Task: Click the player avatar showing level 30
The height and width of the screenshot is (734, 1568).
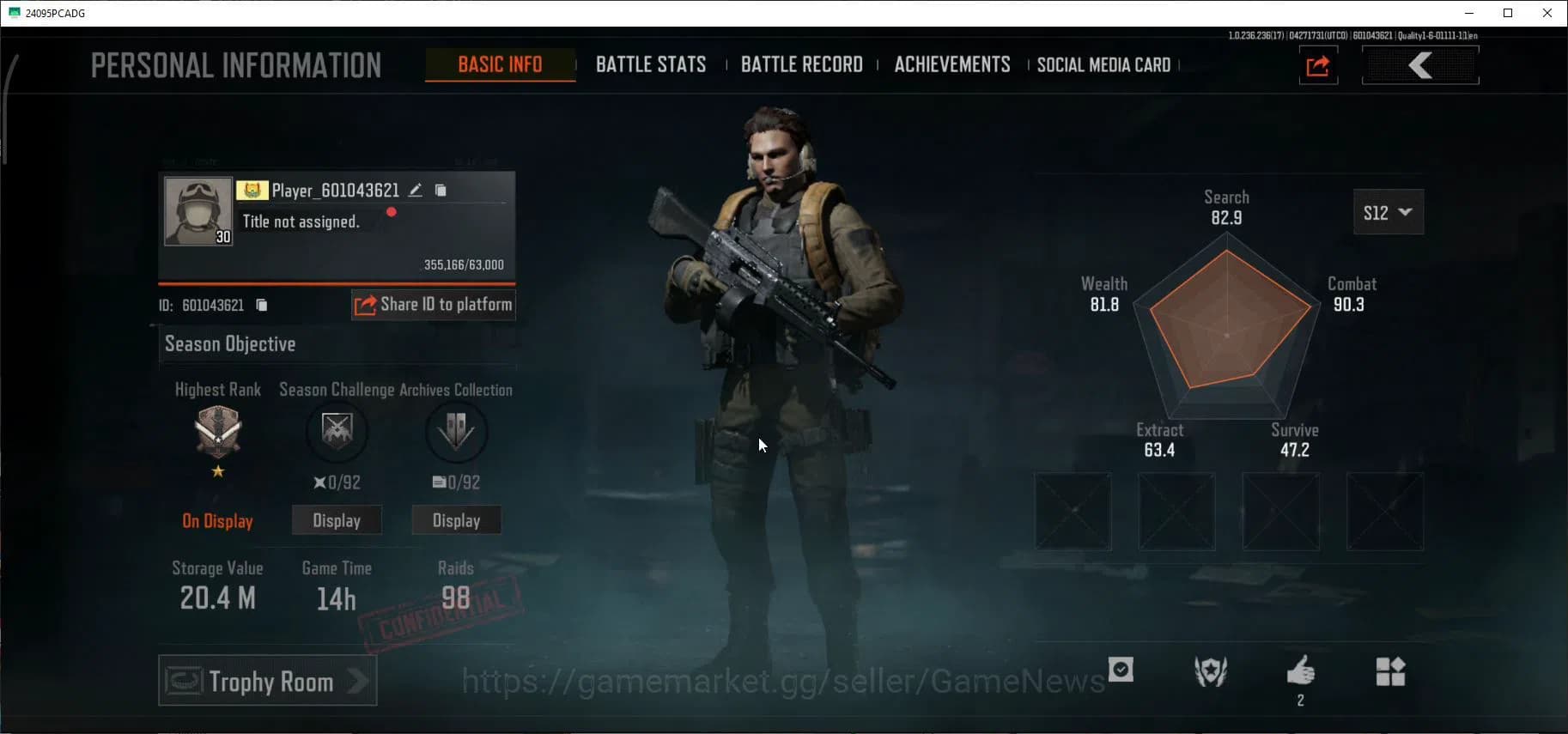Action: pos(198,210)
